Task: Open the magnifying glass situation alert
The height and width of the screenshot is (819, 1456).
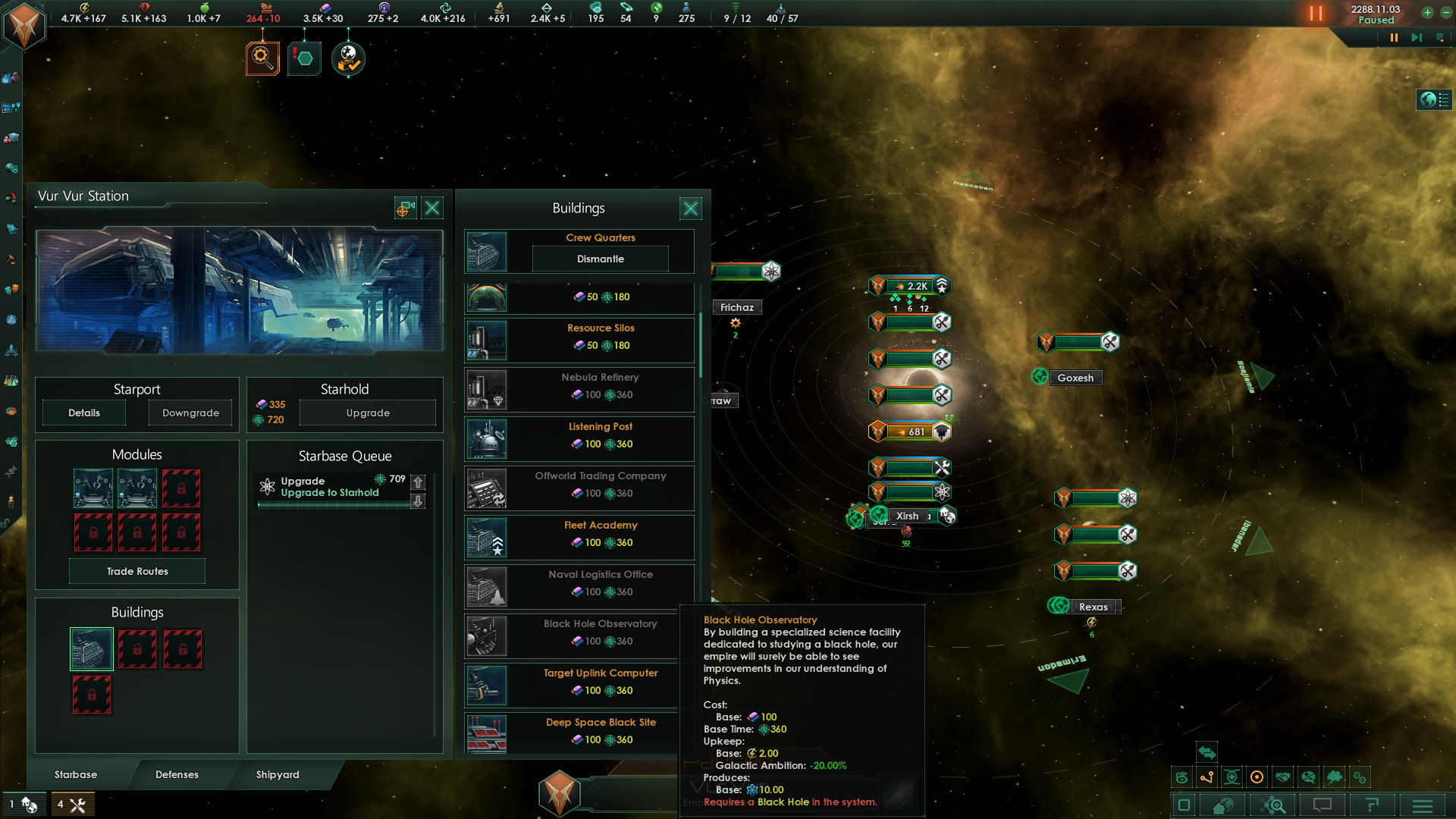Action: [x=262, y=58]
